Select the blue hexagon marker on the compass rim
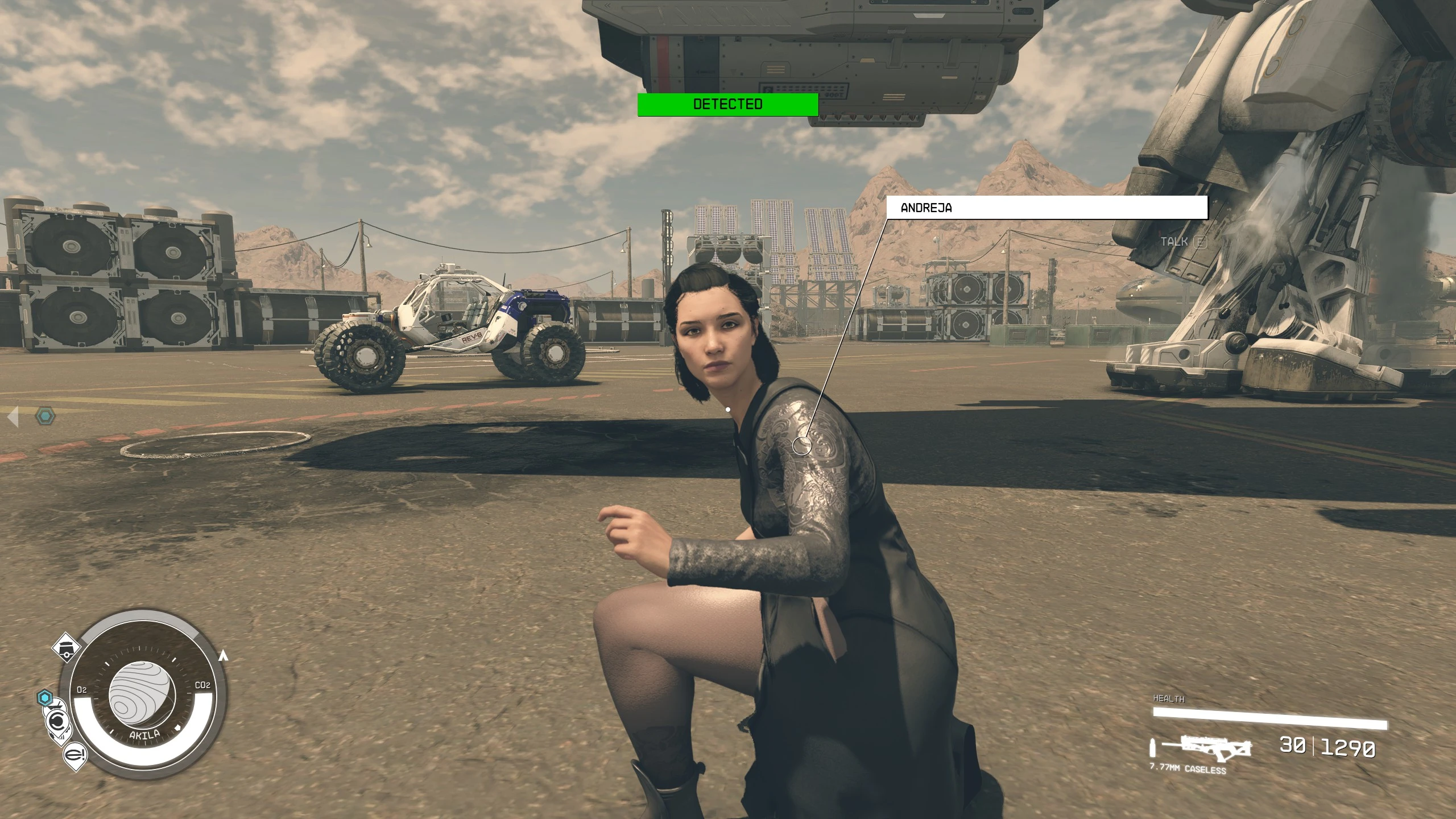1456x819 pixels. coord(45,698)
